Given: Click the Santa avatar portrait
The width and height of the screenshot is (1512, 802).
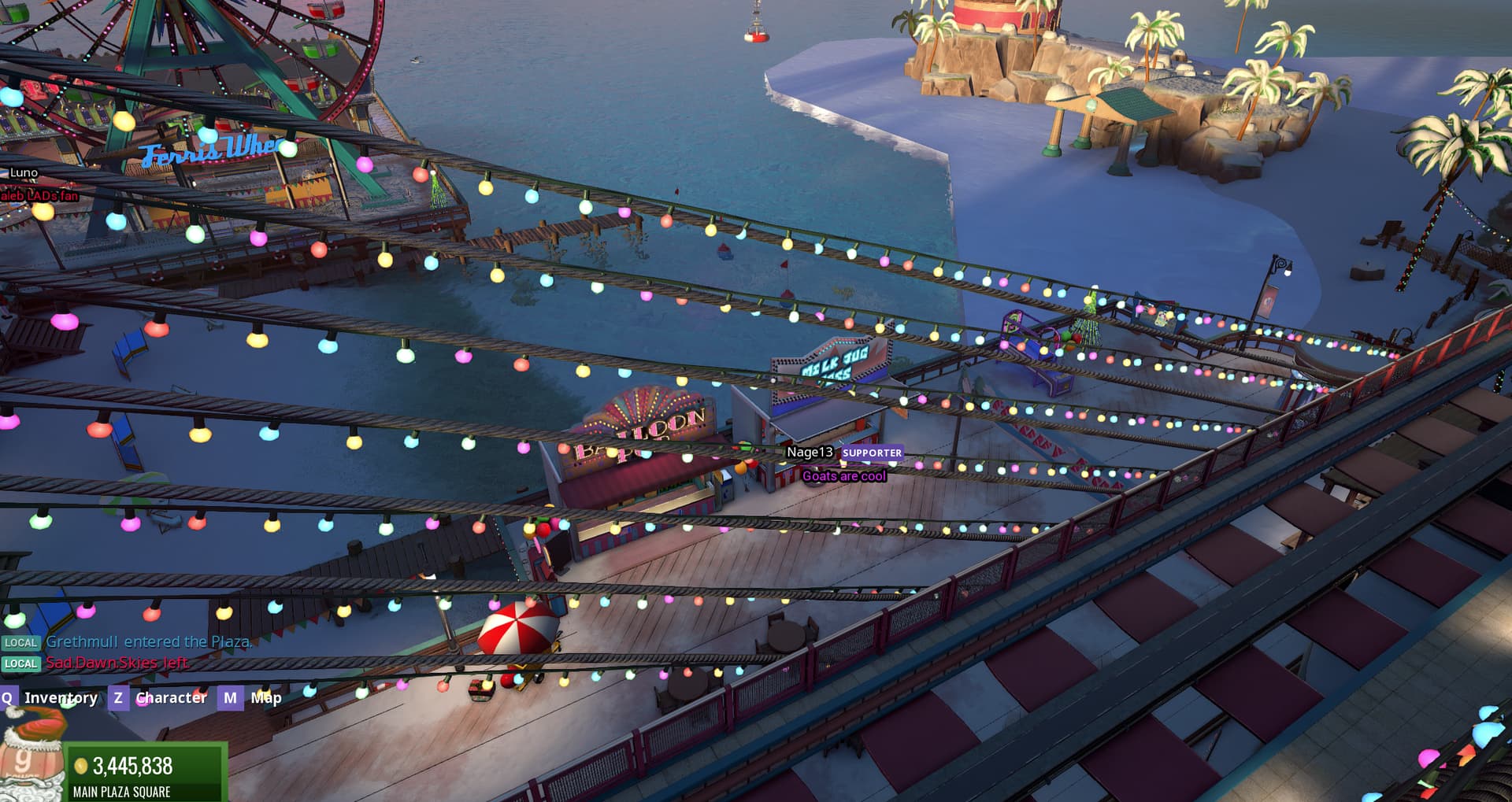Looking at the screenshot, I should click(31, 757).
